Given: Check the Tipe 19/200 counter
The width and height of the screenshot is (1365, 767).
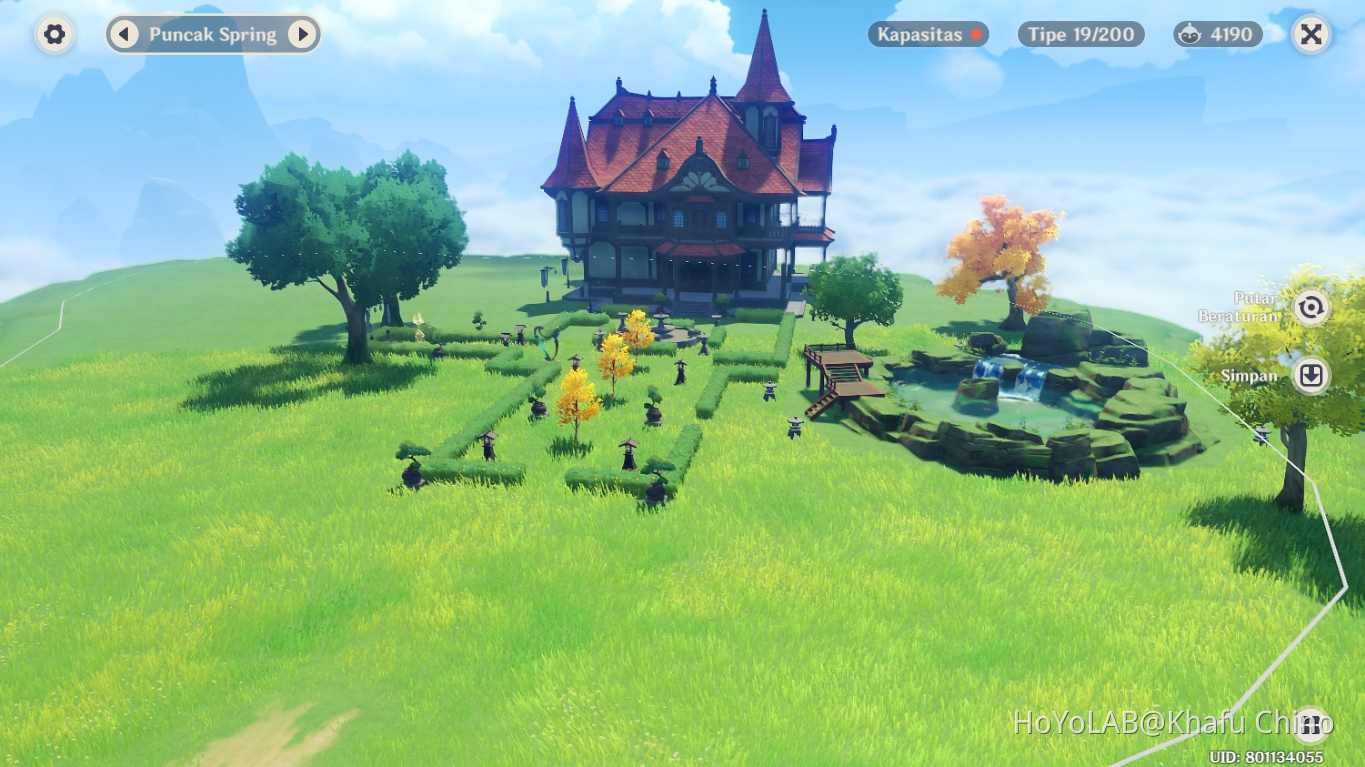Looking at the screenshot, I should pyautogui.click(x=1080, y=34).
